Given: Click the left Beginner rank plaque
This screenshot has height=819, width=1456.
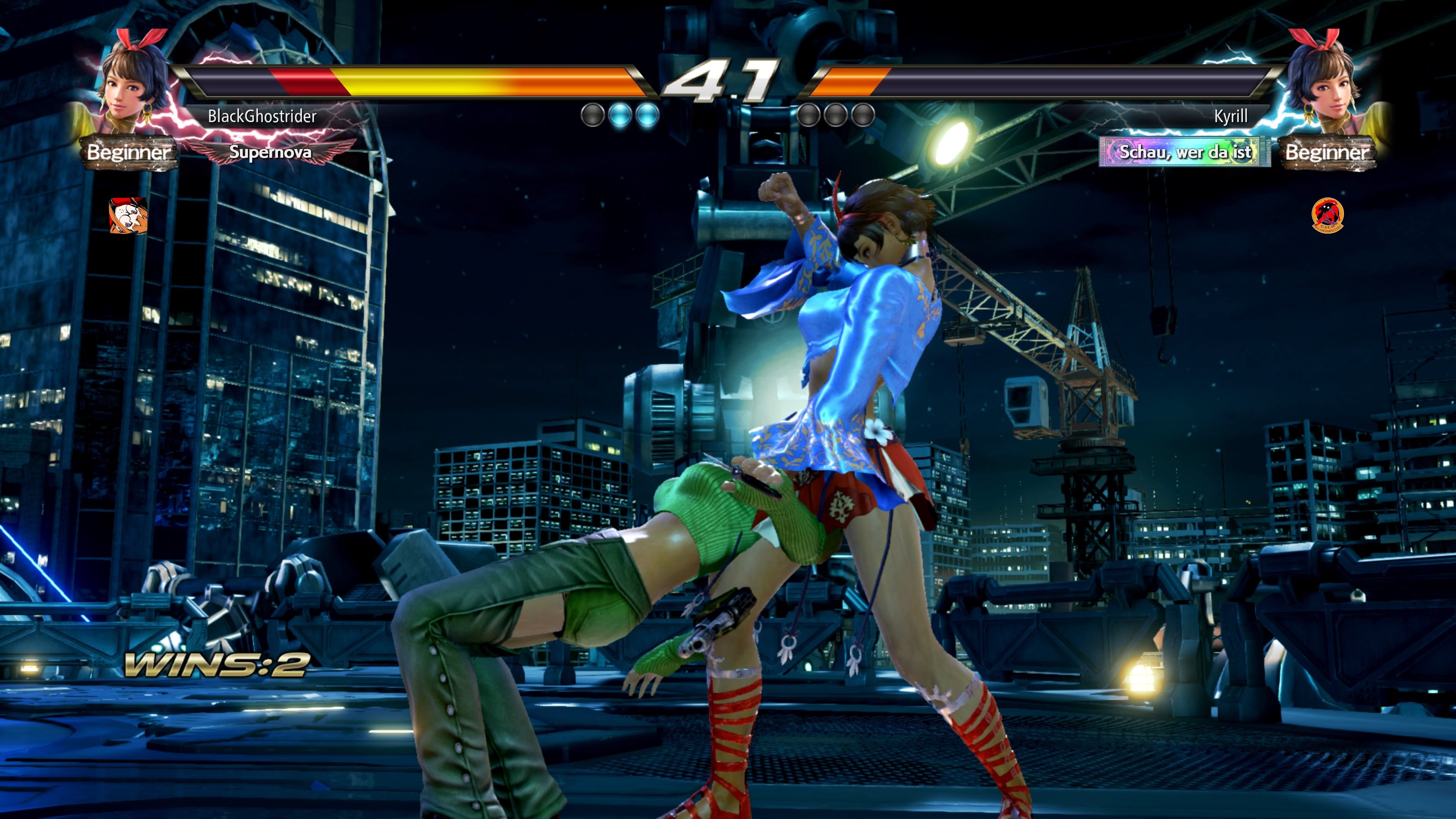Looking at the screenshot, I should [x=129, y=152].
